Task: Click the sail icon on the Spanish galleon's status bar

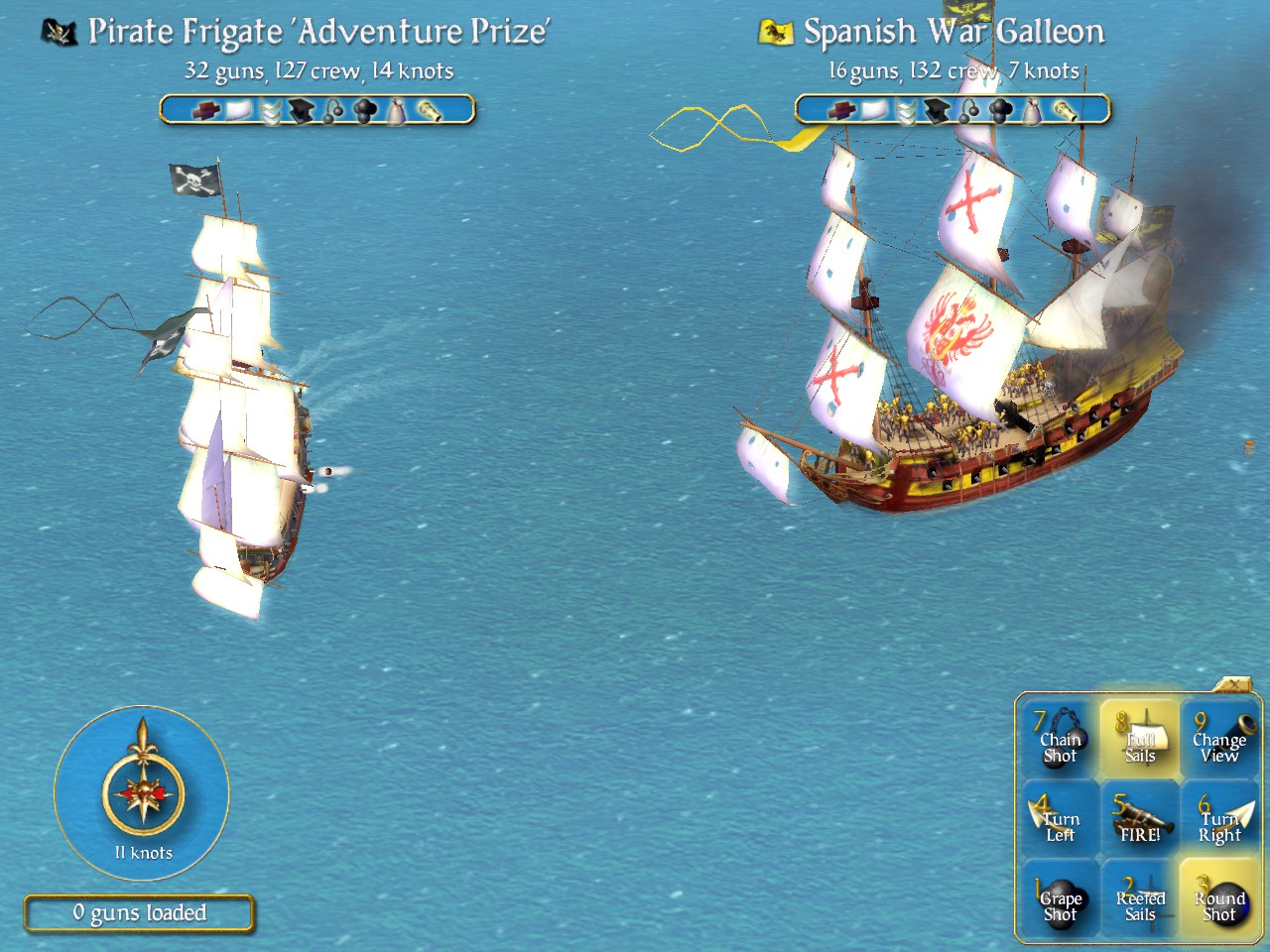Action: point(873,111)
